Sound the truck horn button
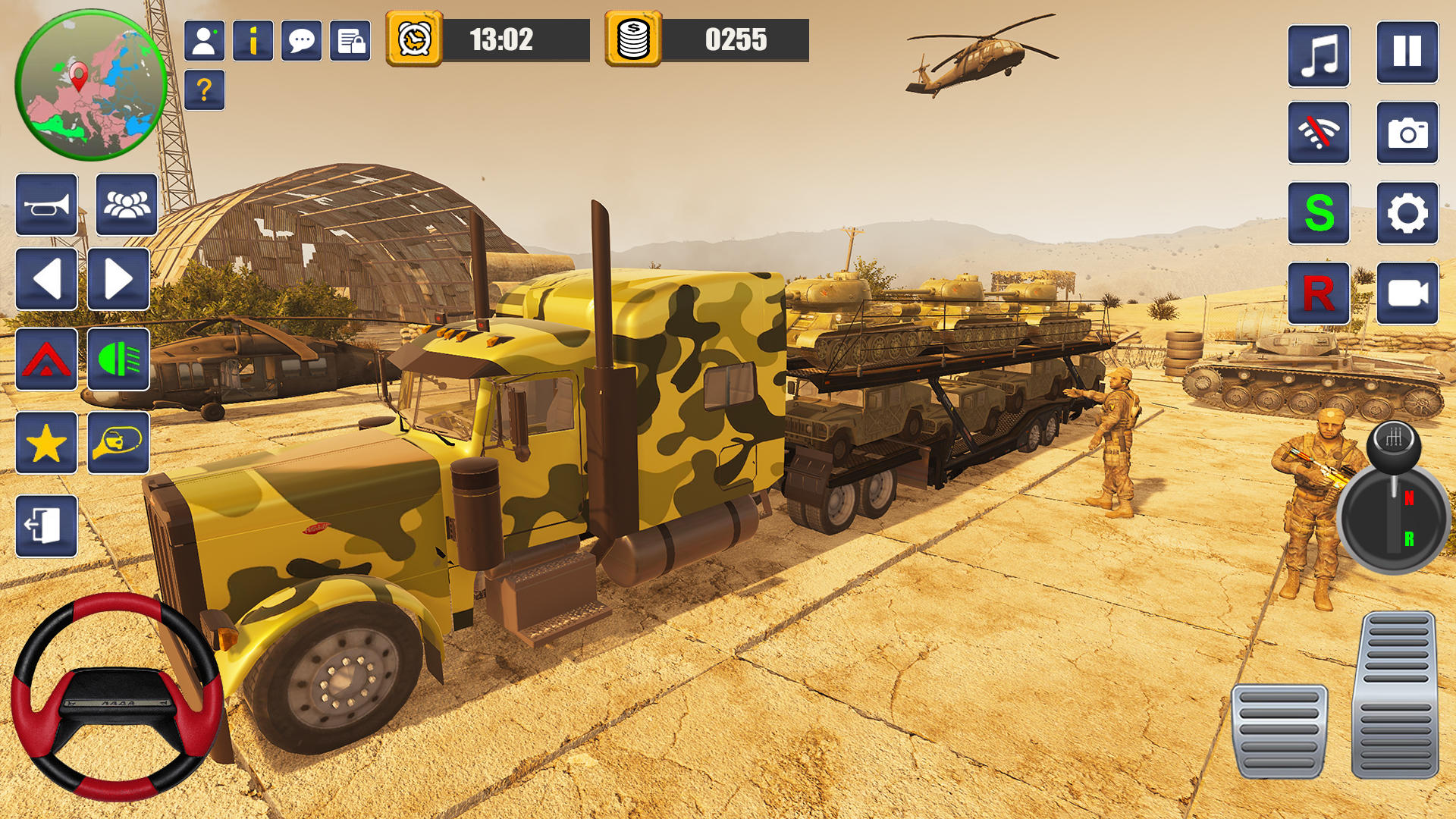 (46, 205)
